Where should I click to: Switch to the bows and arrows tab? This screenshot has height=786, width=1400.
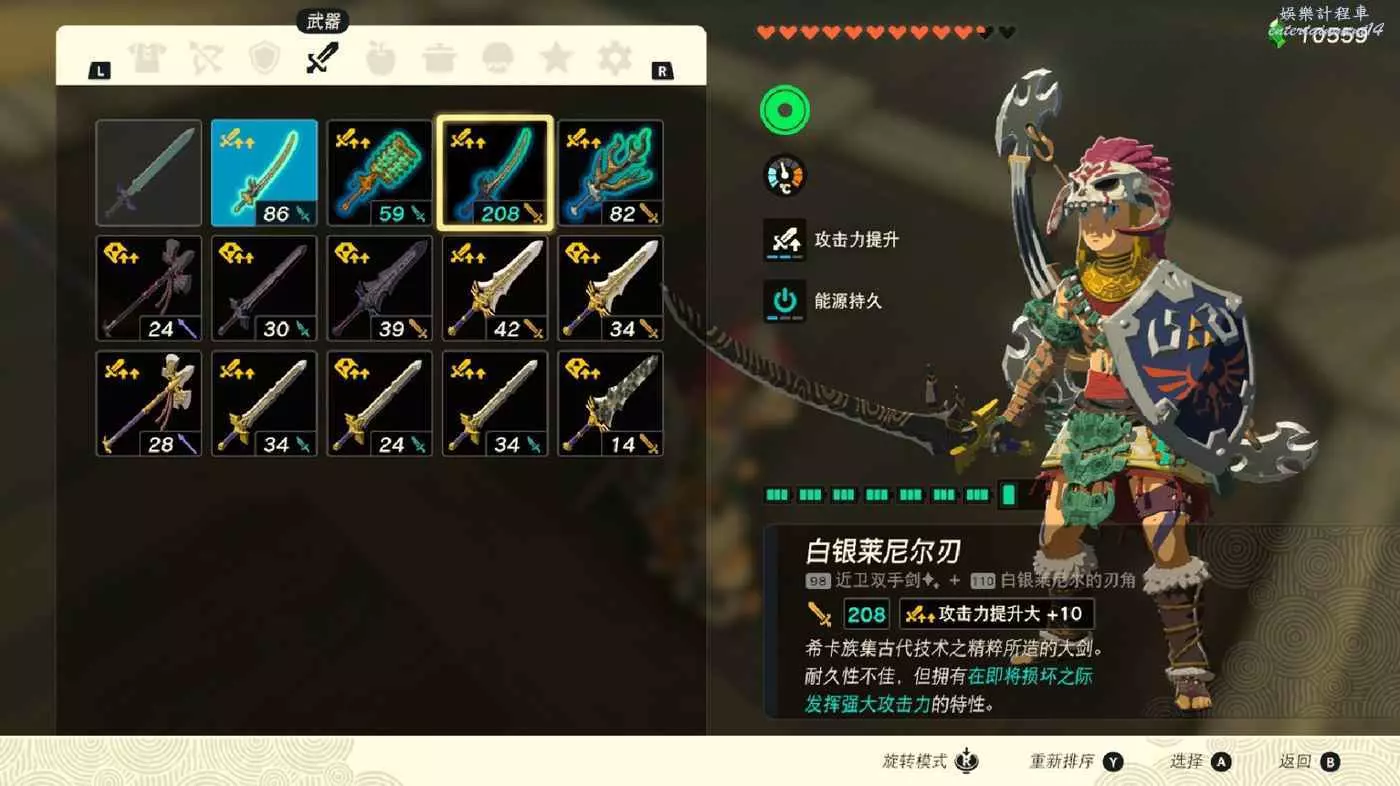pyautogui.click(x=207, y=59)
